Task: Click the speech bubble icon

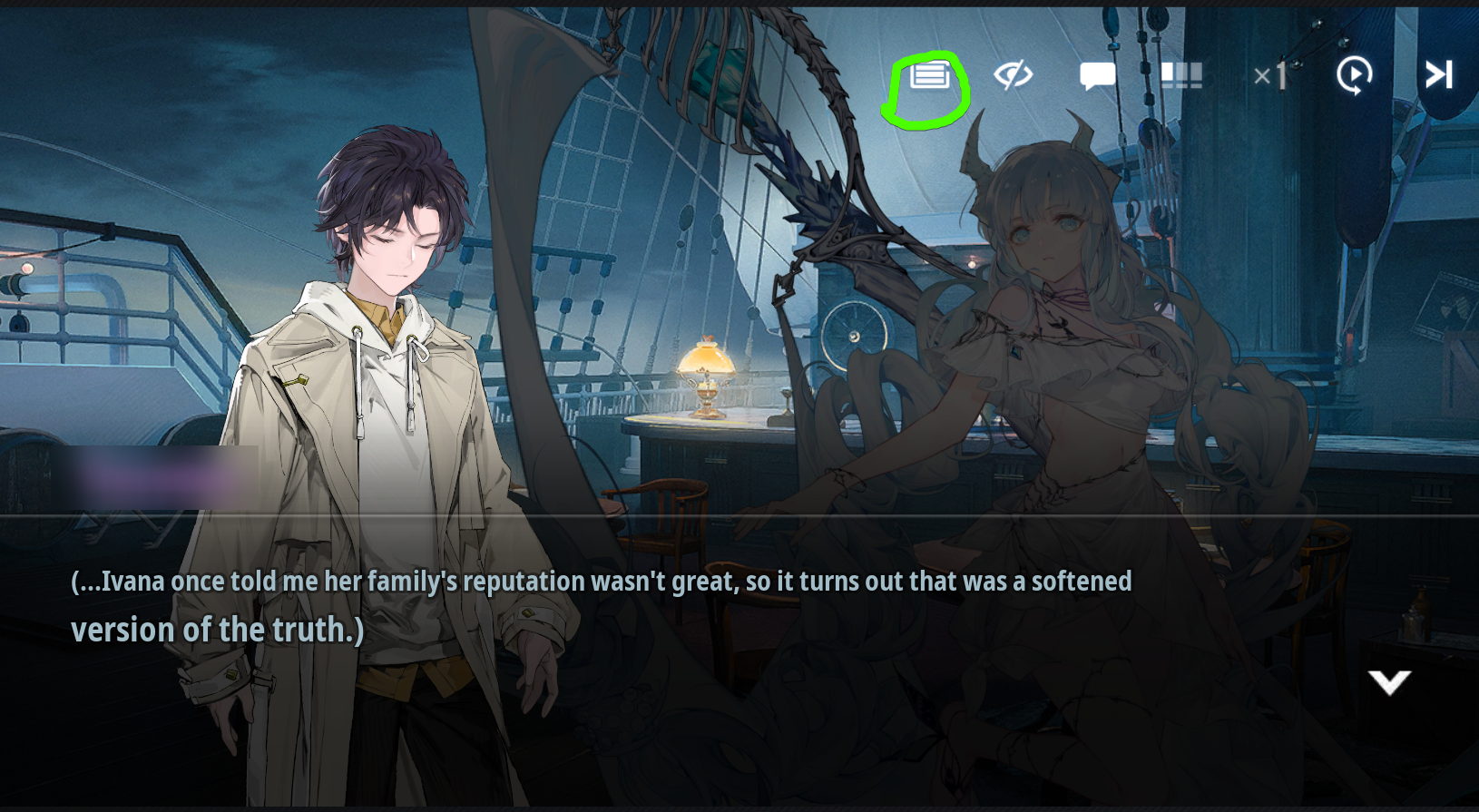Action: (x=1097, y=76)
